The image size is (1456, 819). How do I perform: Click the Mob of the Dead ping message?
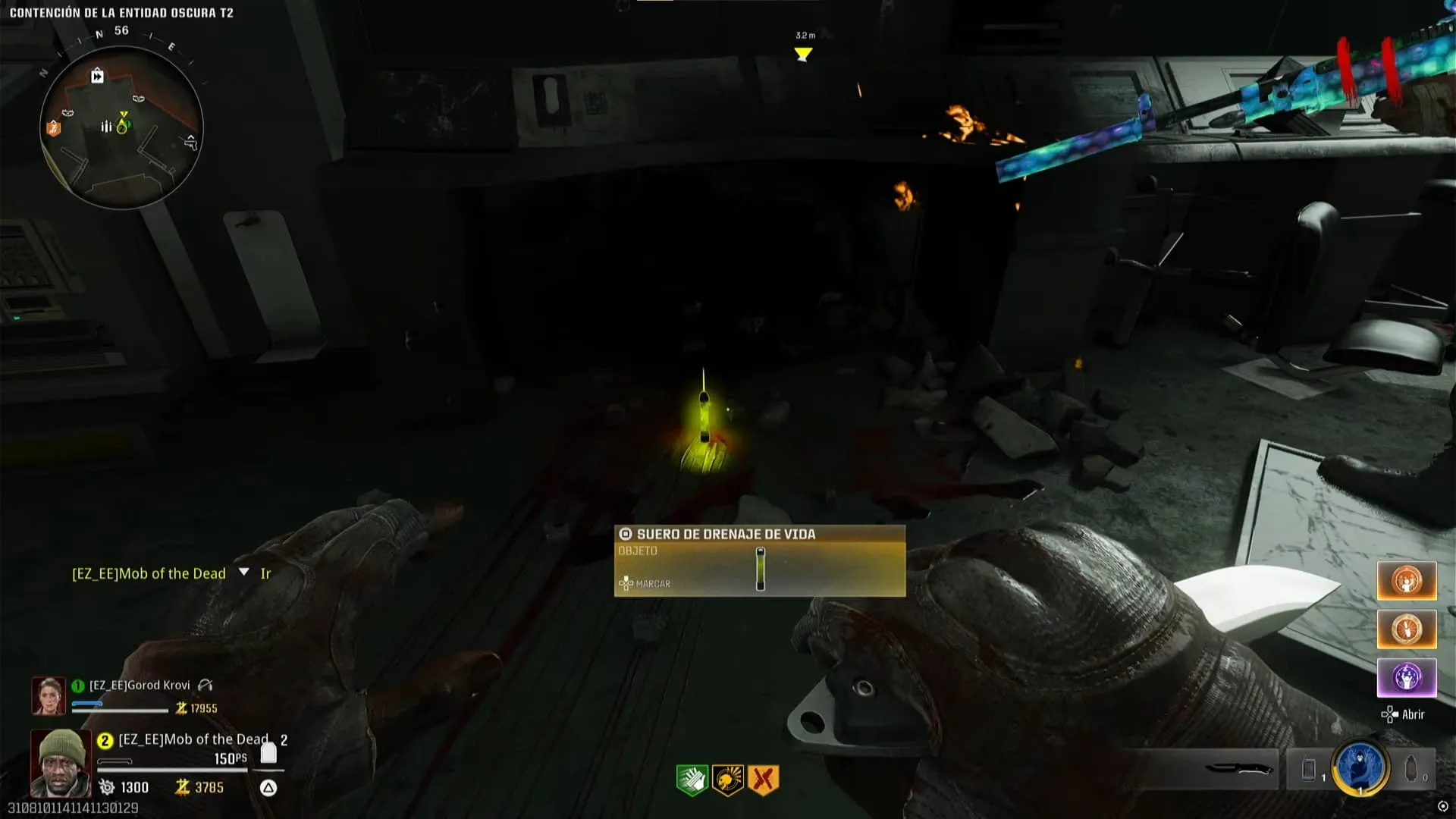coord(149,573)
